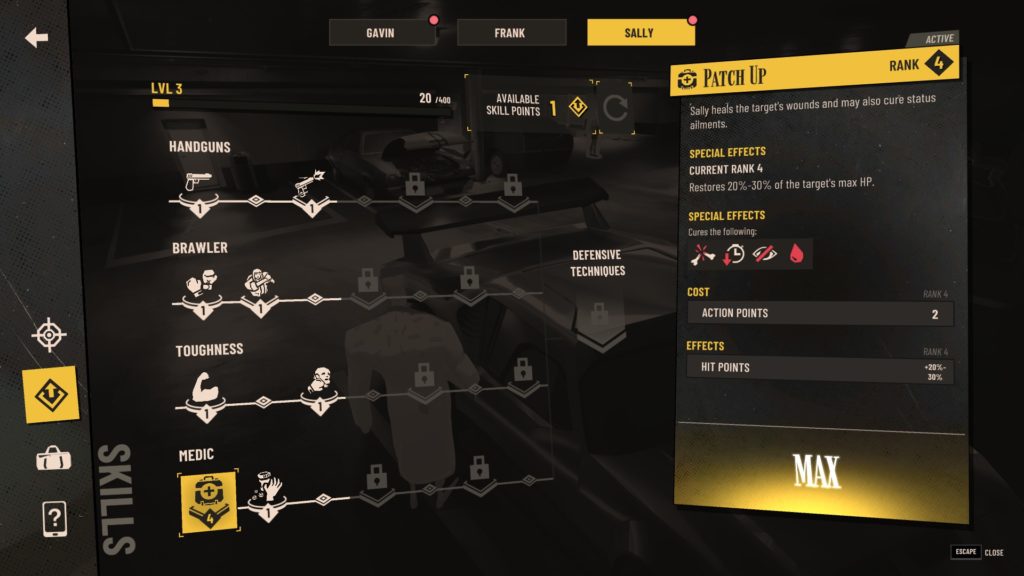Viewport: 1024px width, 576px height.
Task: Open the locked Defensive Techniques skill
Action: click(599, 316)
